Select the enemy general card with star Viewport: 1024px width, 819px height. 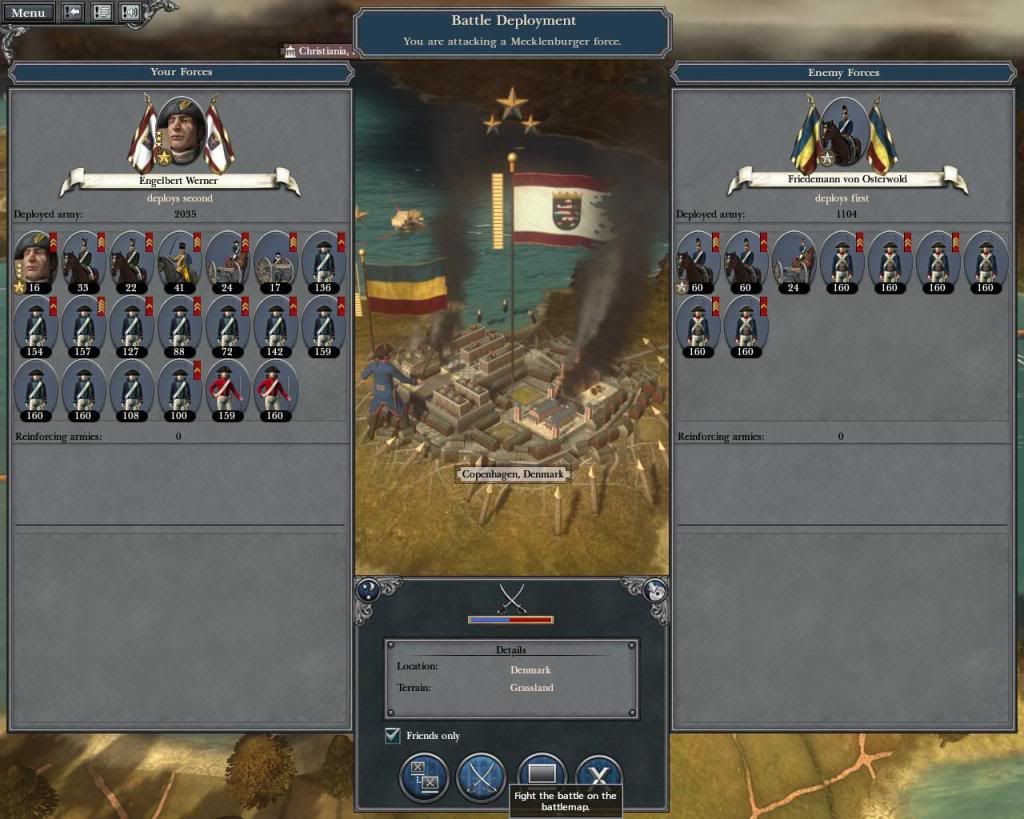pos(698,259)
